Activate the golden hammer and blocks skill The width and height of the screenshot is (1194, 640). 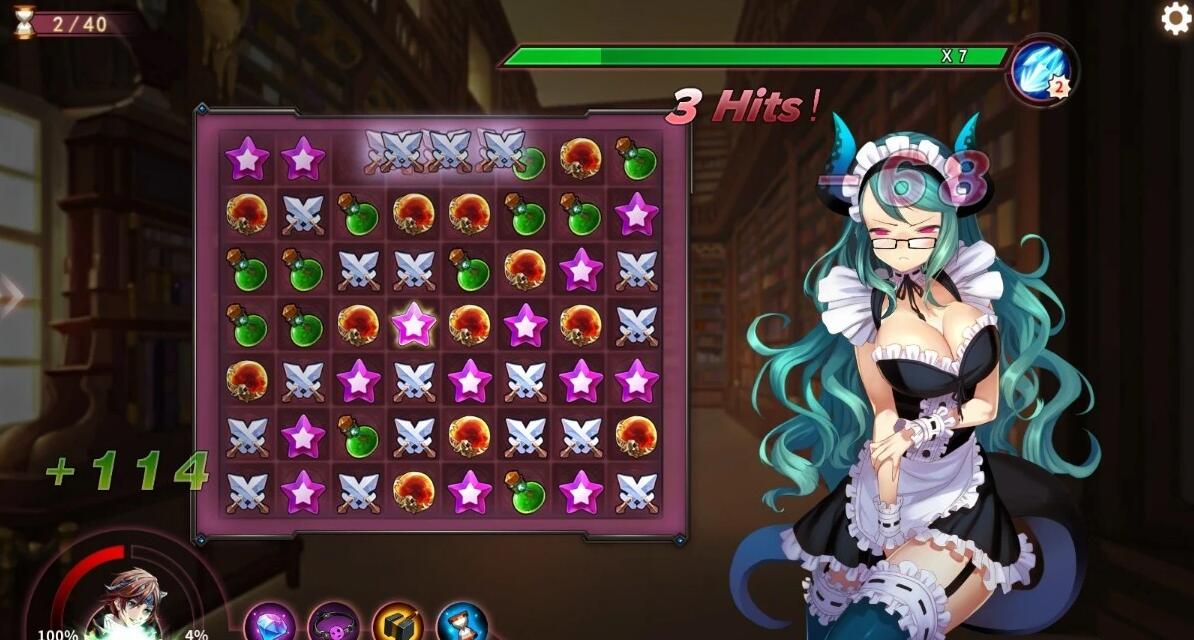coord(398,622)
